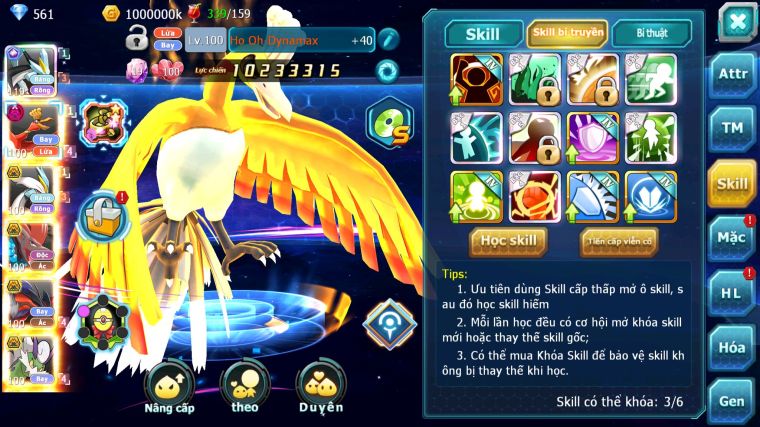The height and width of the screenshot is (427, 760).
Task: Edit the Ho Oh Dynamax name
Action: point(389,40)
